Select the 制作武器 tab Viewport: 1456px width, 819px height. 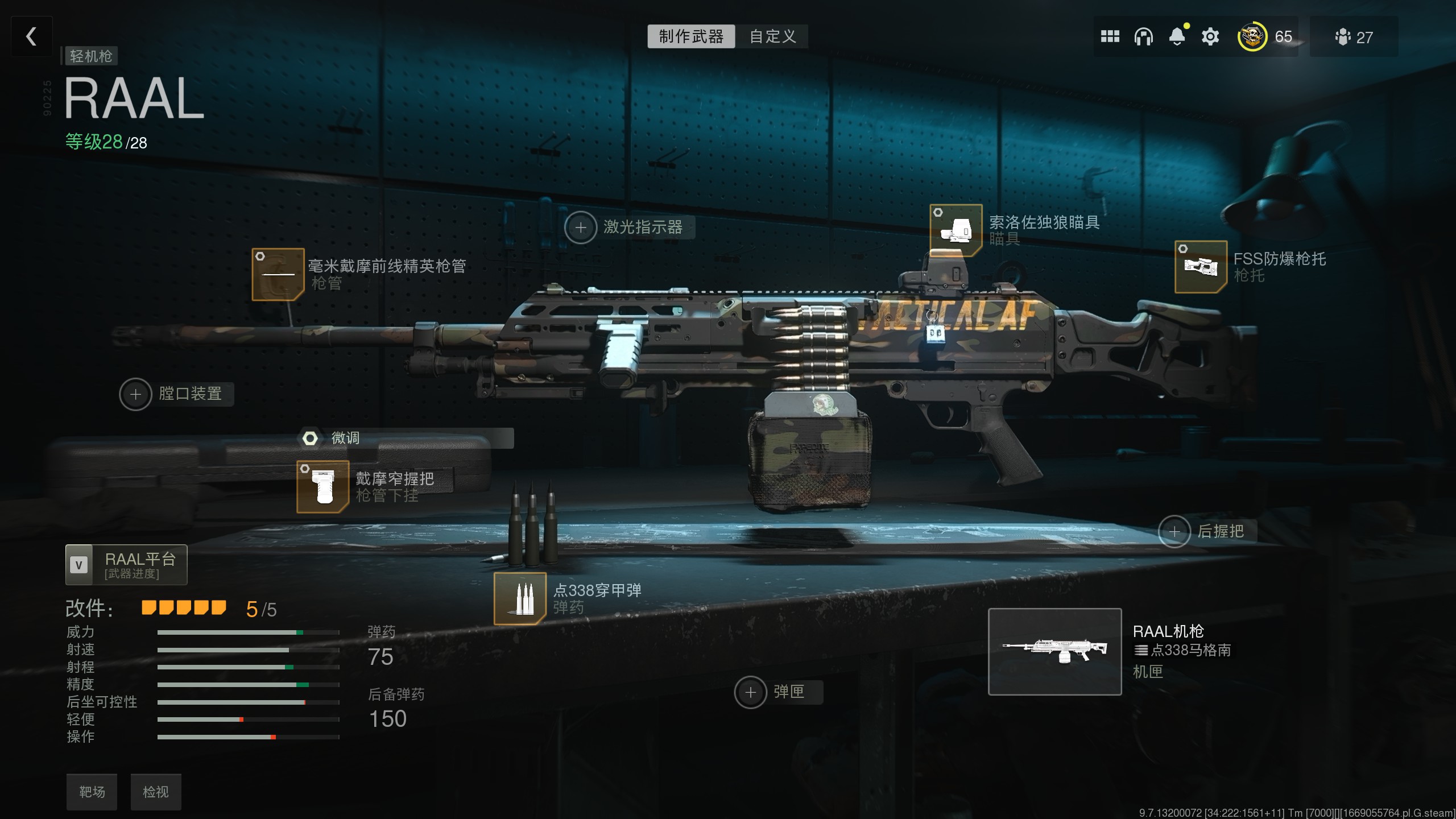[x=690, y=36]
